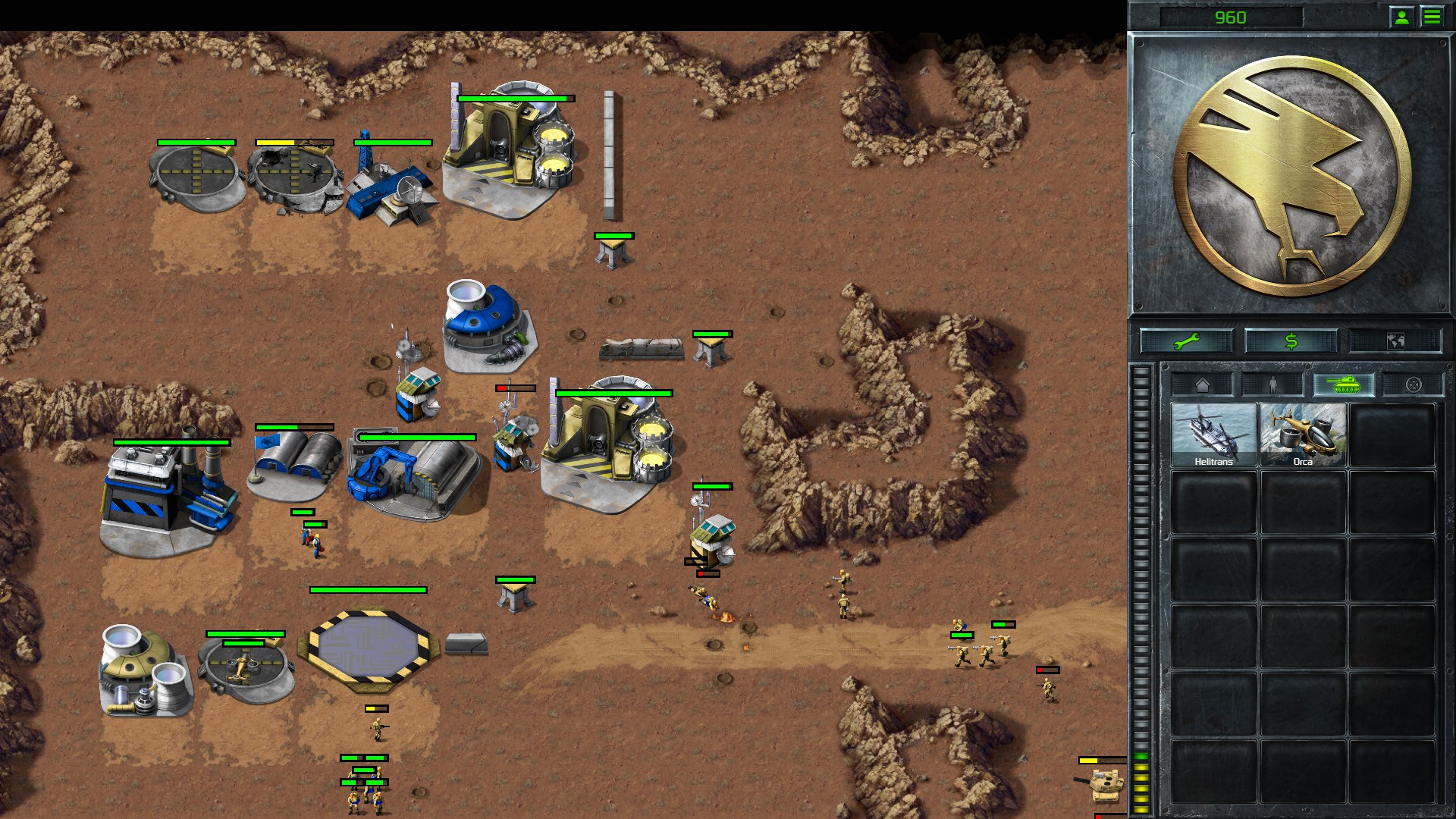
Task: Open the options hamburger menu icon
Action: (1432, 15)
